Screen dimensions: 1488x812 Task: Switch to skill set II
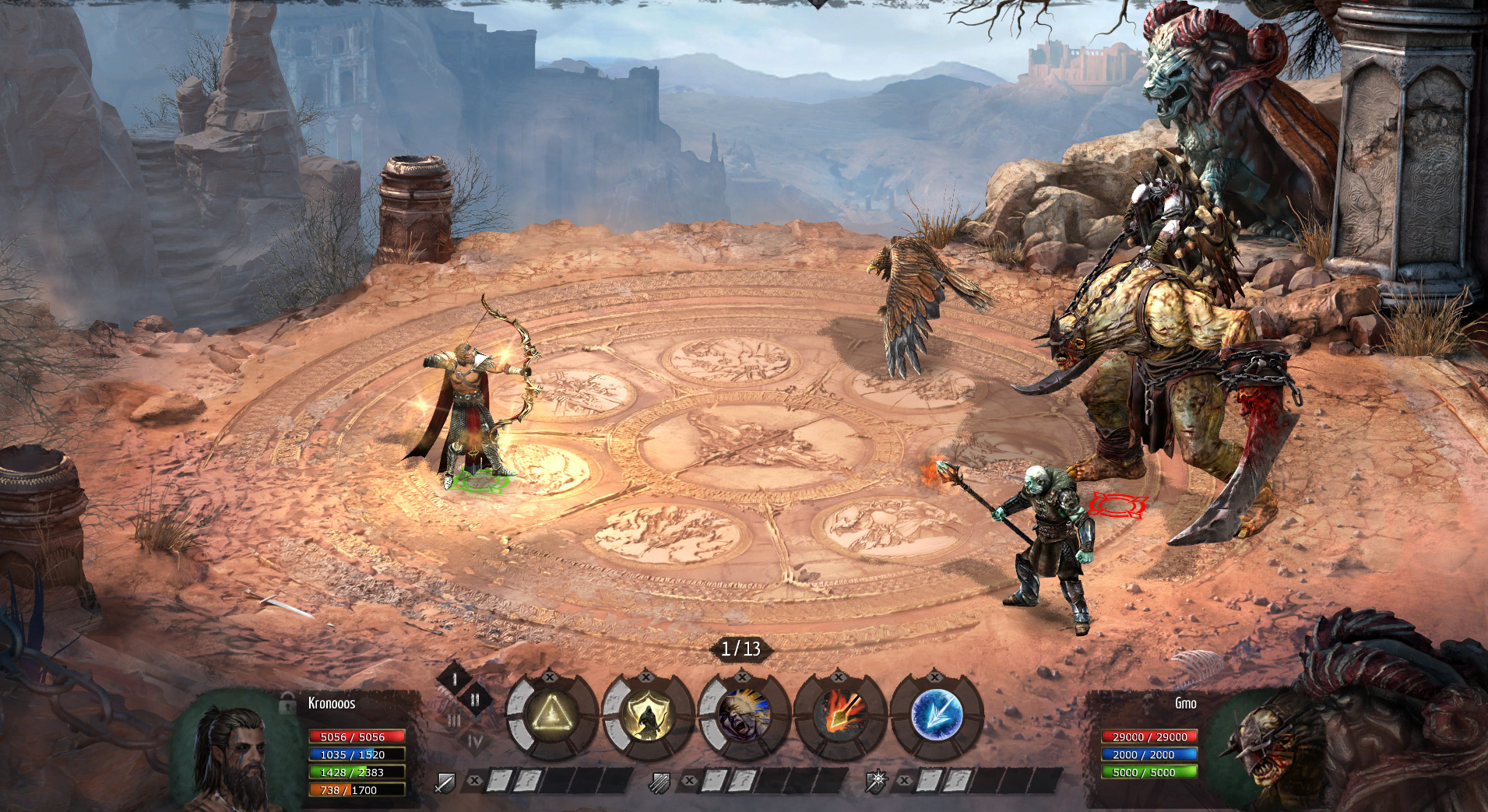click(474, 700)
